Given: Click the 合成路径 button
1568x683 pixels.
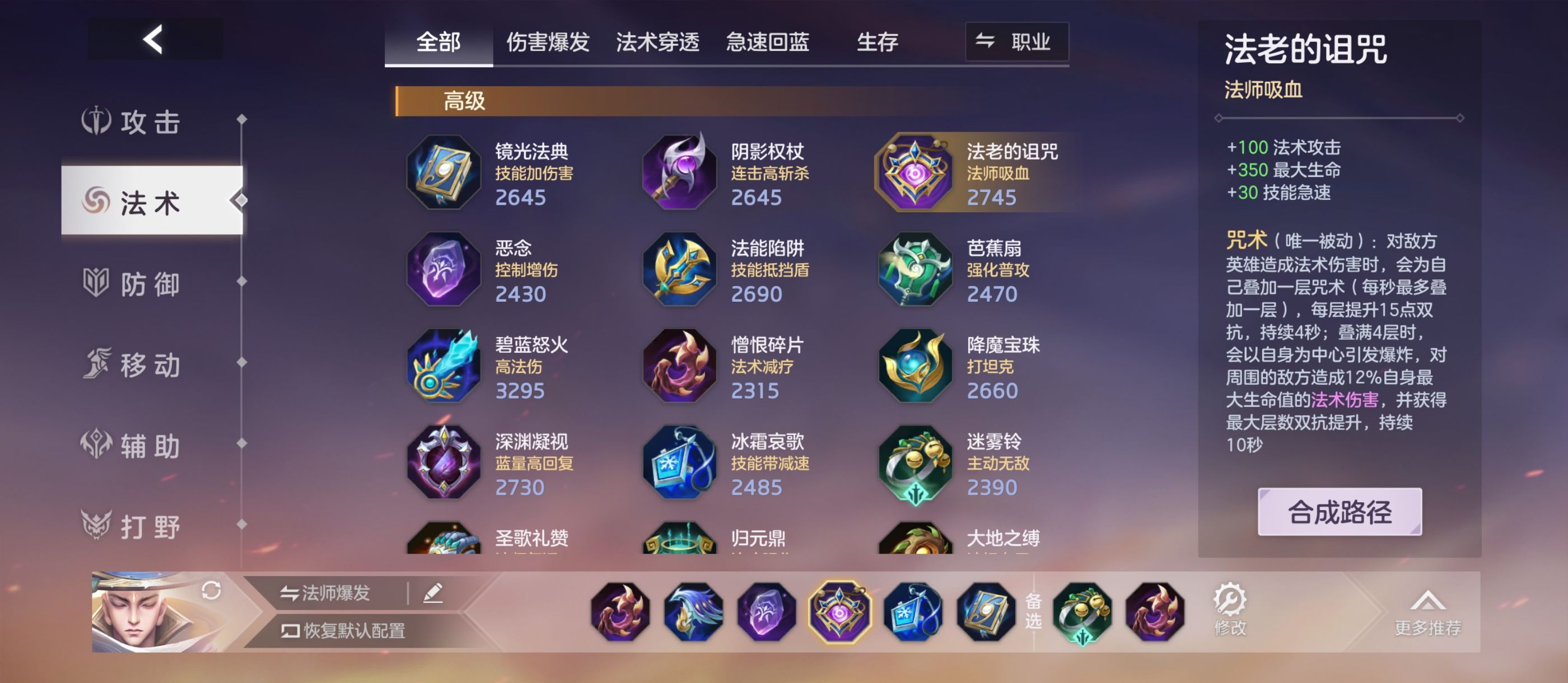Looking at the screenshot, I should coord(1339,513).
